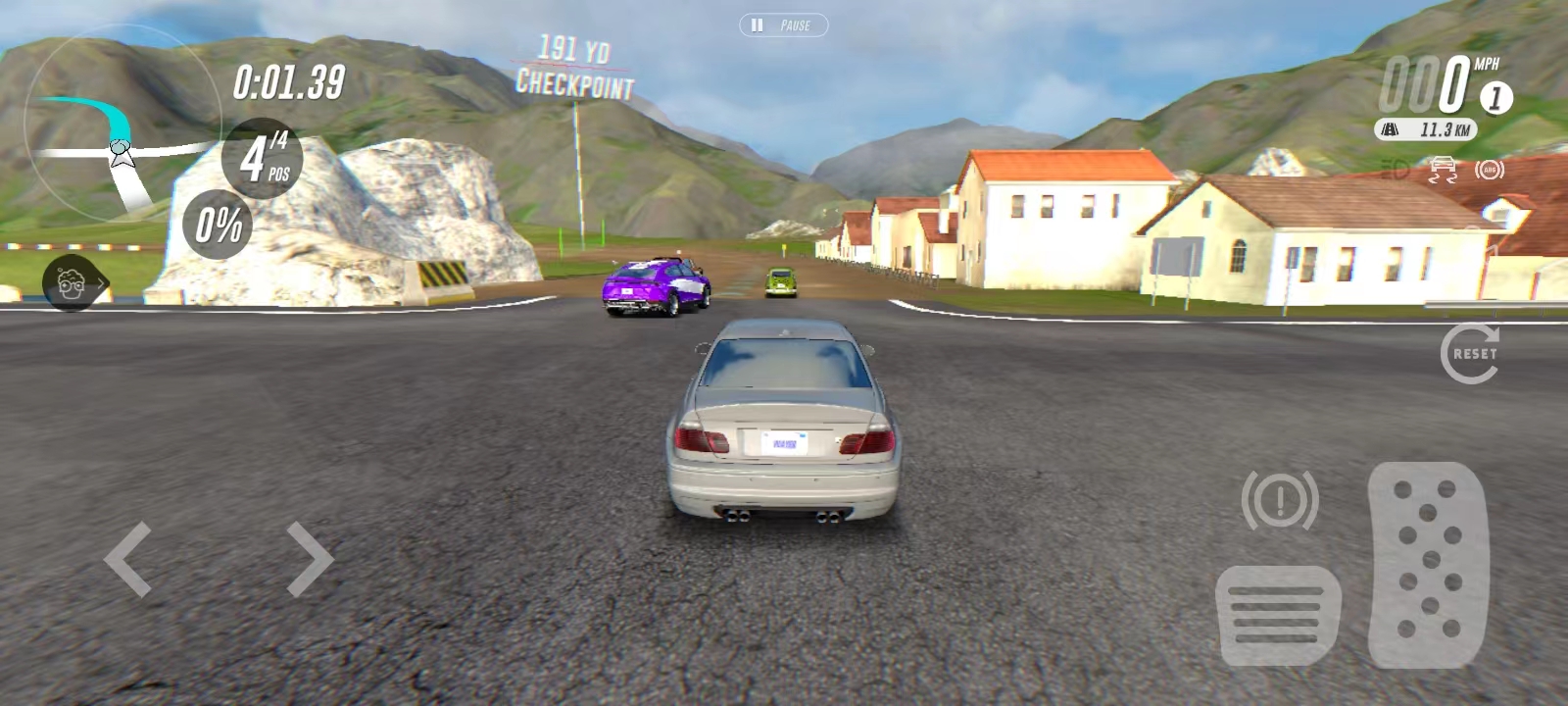Tap the Reset car button
Image resolution: width=1568 pixels, height=706 pixels.
tap(1469, 353)
